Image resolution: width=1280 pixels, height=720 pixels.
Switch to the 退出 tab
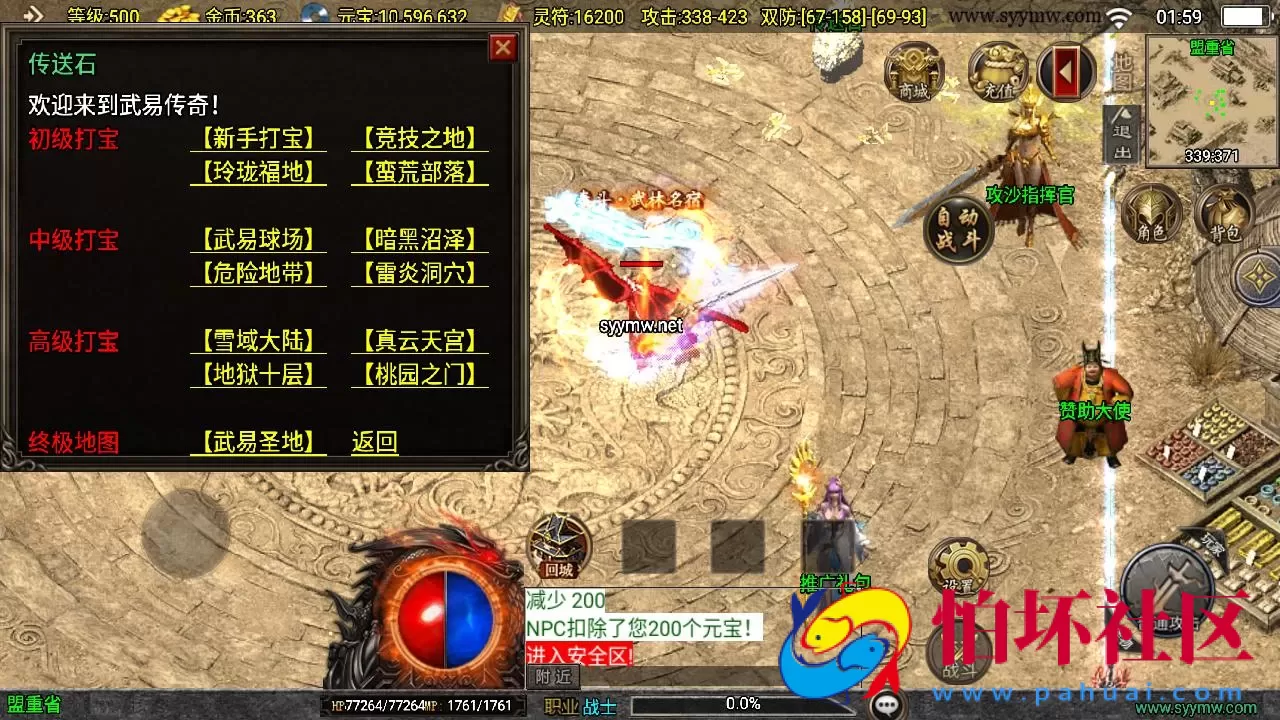click(1122, 140)
